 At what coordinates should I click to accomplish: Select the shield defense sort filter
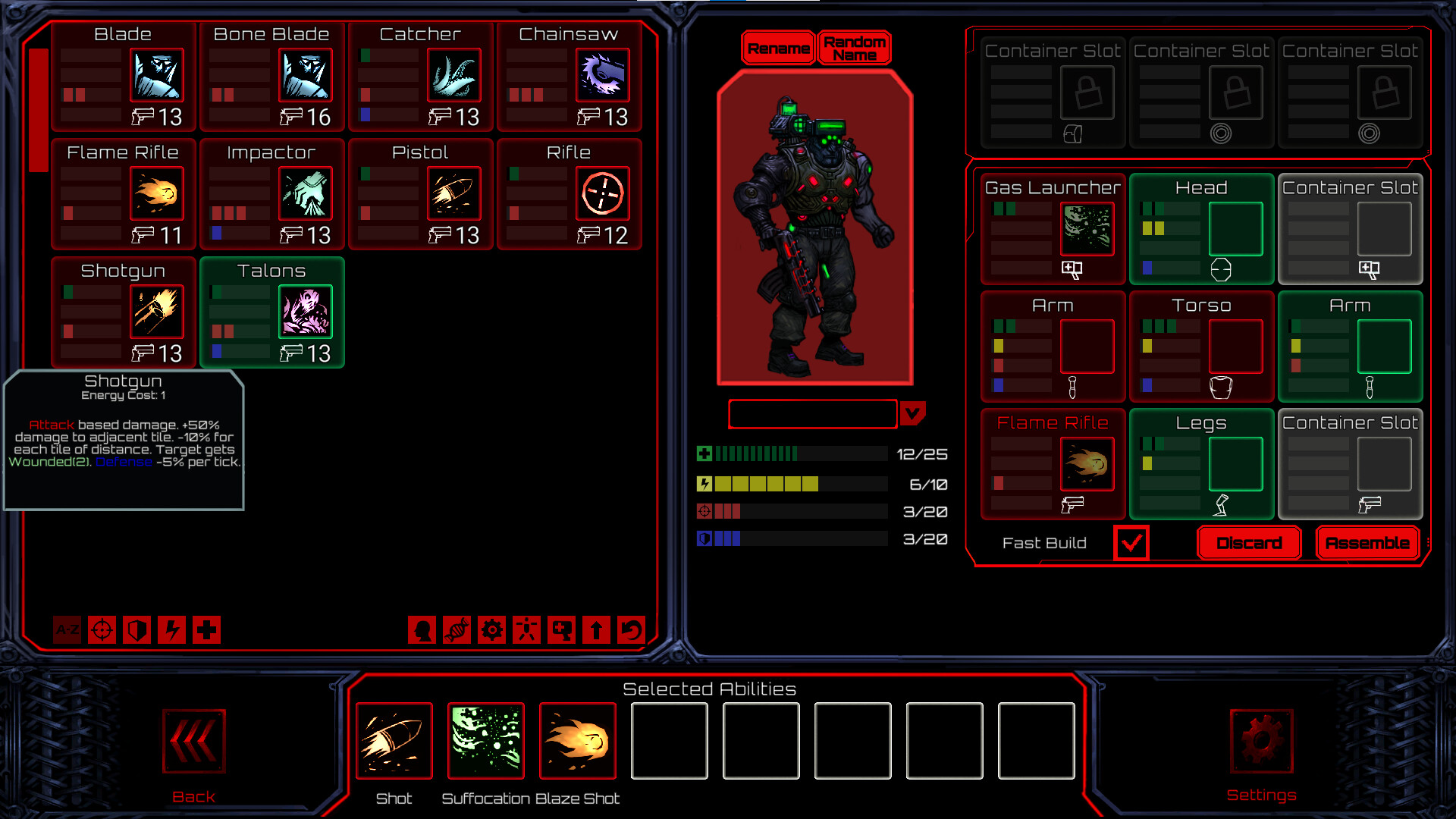pos(136,630)
